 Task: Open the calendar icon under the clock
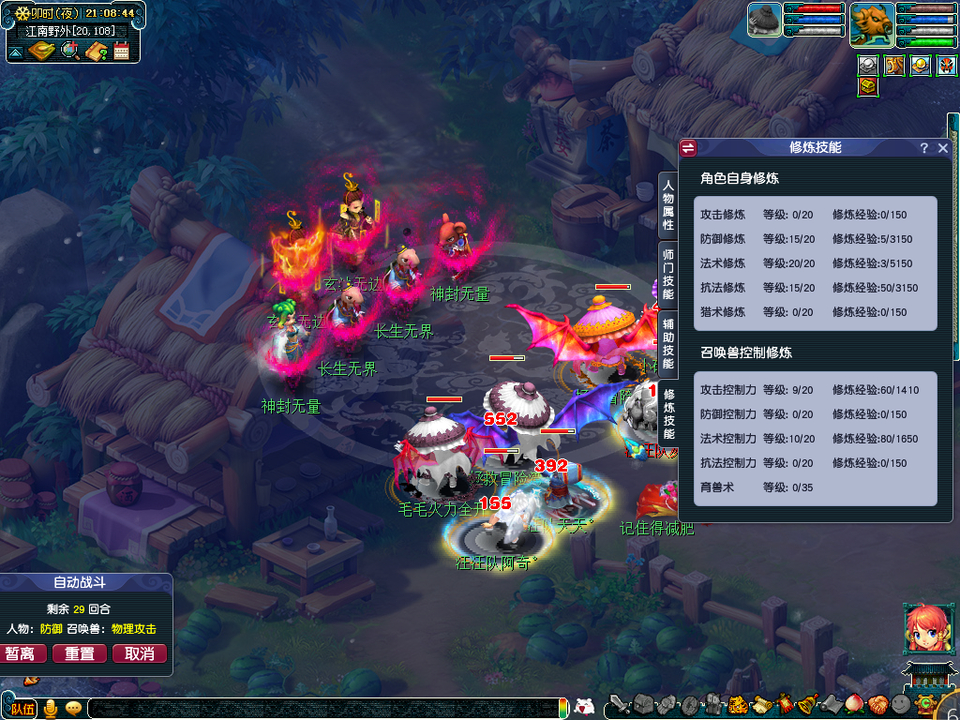(122, 52)
